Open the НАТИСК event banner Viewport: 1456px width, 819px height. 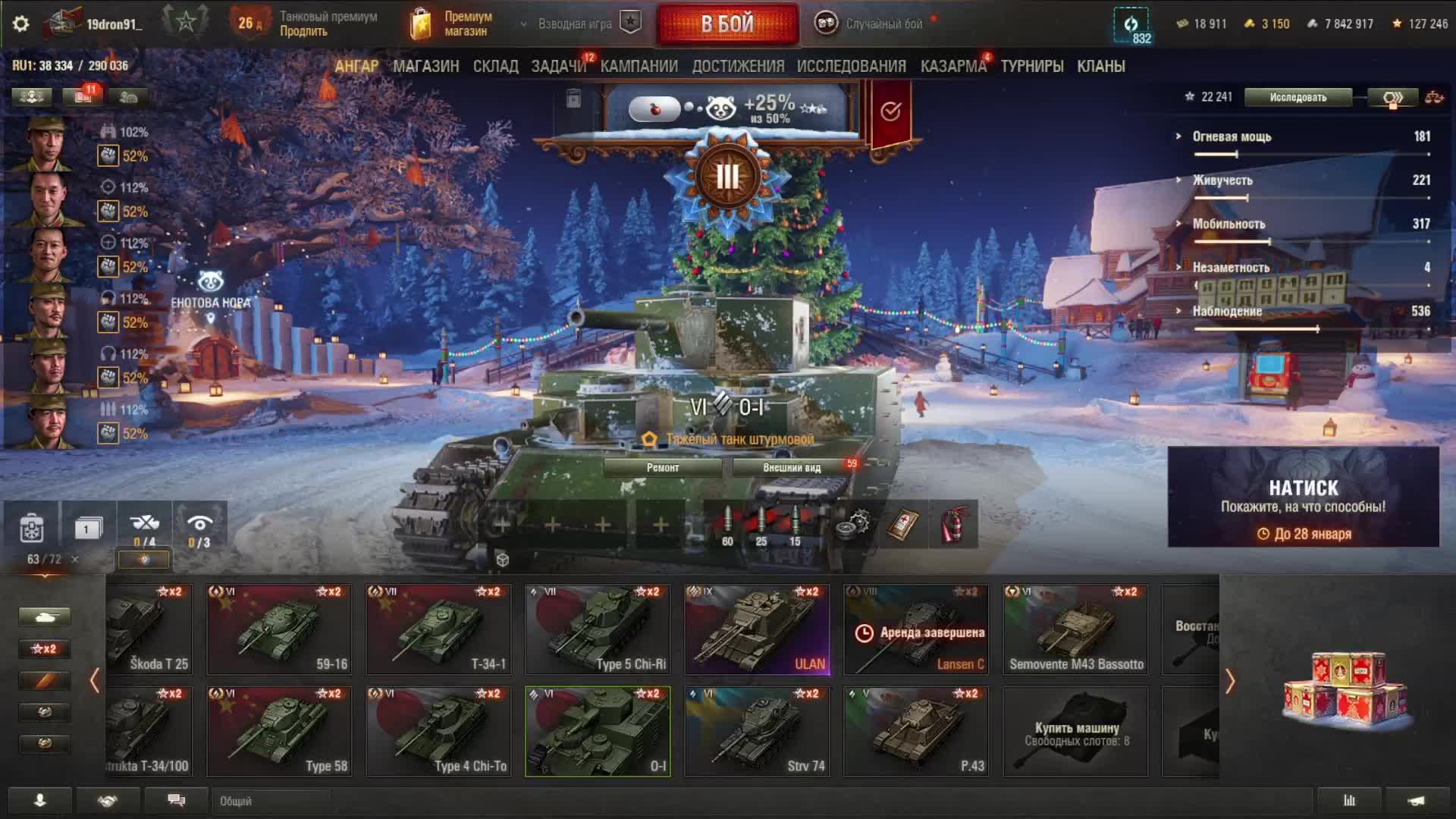(1303, 497)
